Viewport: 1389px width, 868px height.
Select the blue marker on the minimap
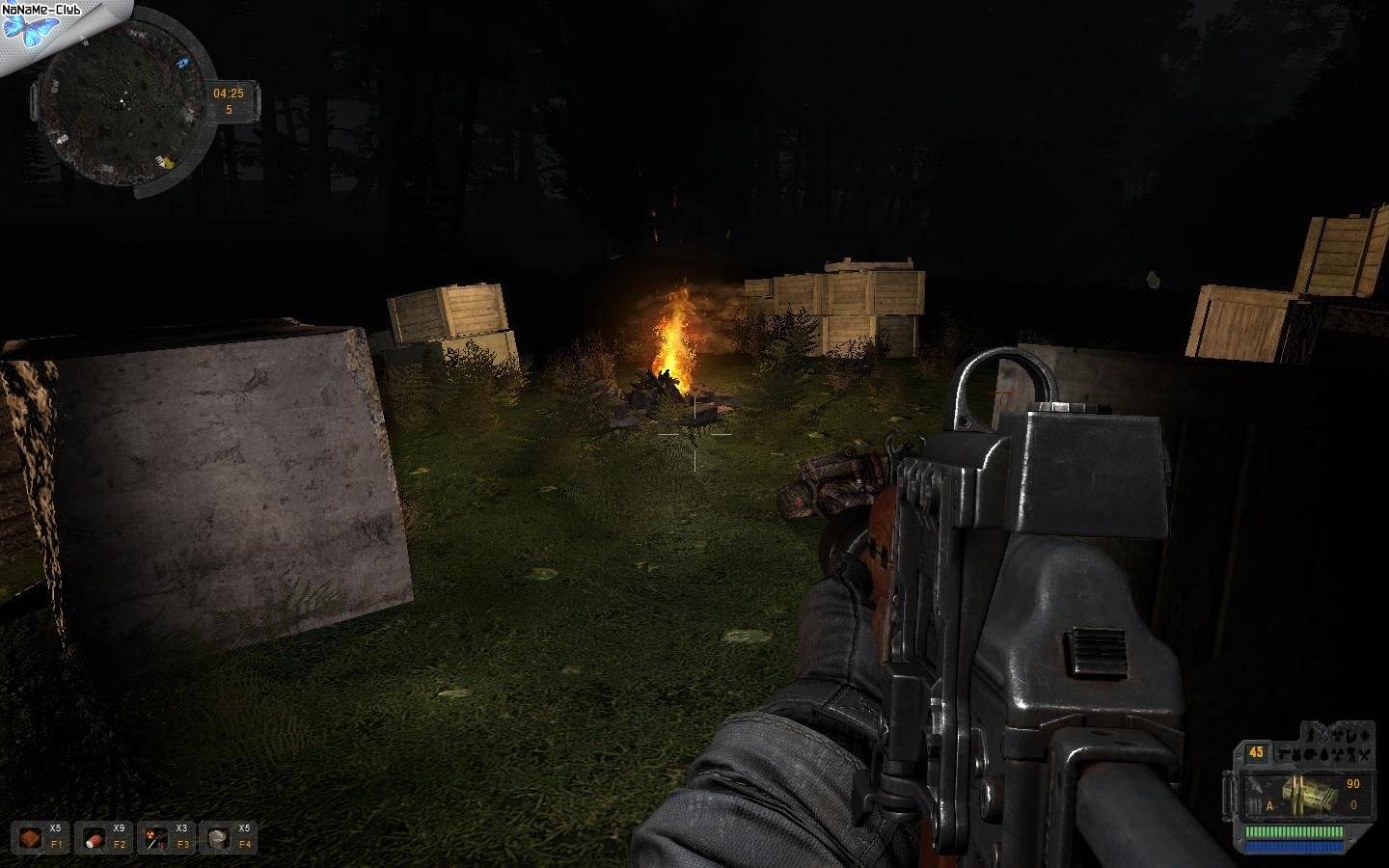point(182,64)
